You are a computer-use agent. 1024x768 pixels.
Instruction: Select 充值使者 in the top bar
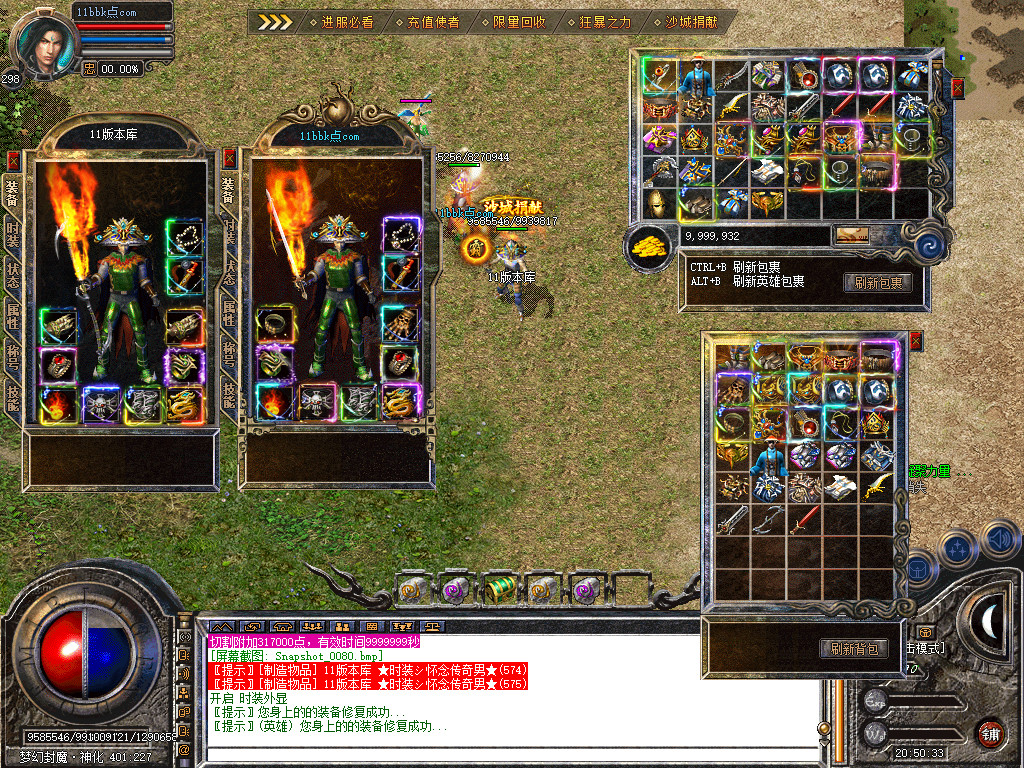point(426,21)
